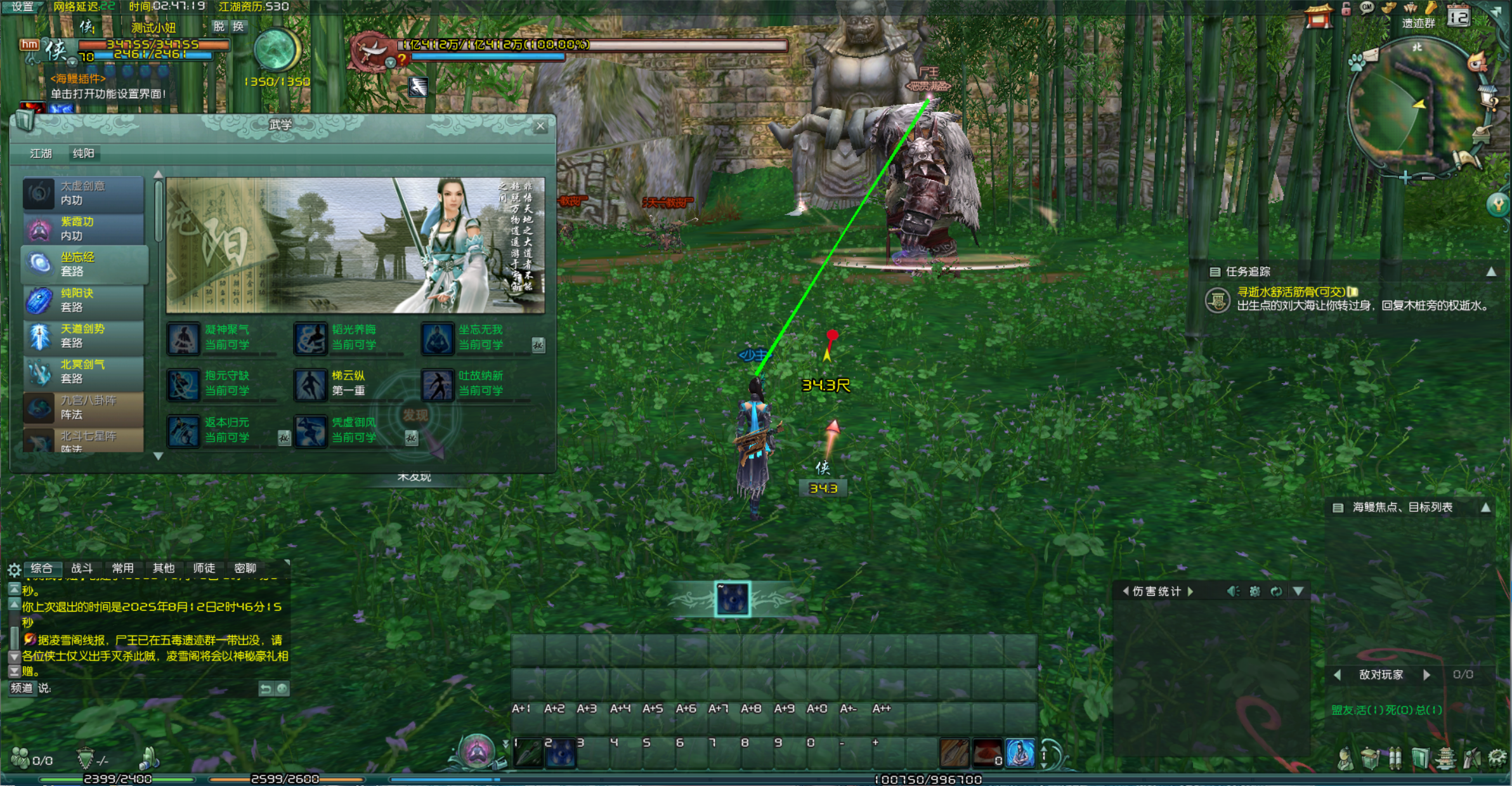Close the 武学 skills window
This screenshot has height=786, width=1512.
540,126
